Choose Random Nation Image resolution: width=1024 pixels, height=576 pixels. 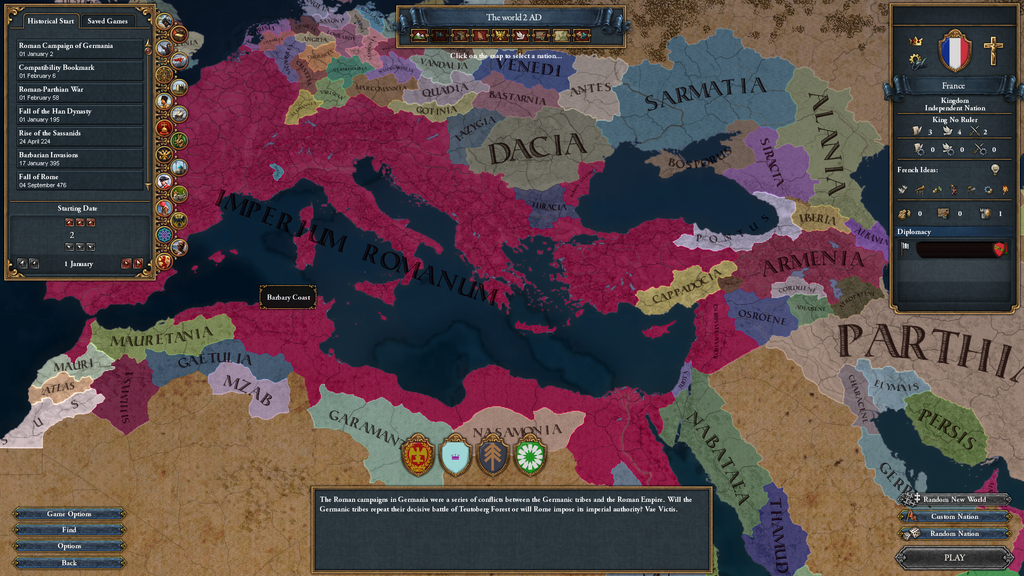pos(954,533)
